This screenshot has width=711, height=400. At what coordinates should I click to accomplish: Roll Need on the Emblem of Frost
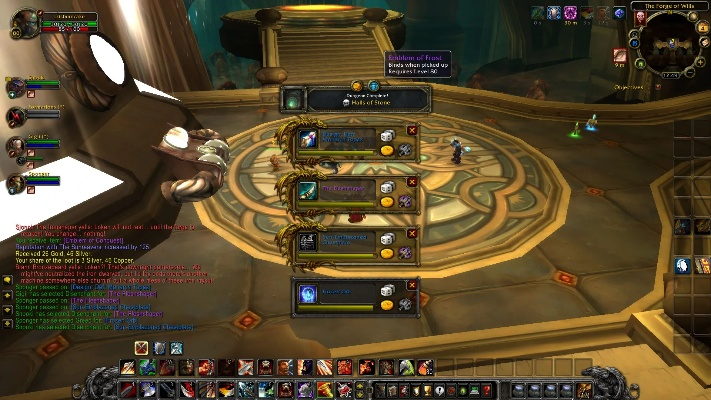[387, 290]
